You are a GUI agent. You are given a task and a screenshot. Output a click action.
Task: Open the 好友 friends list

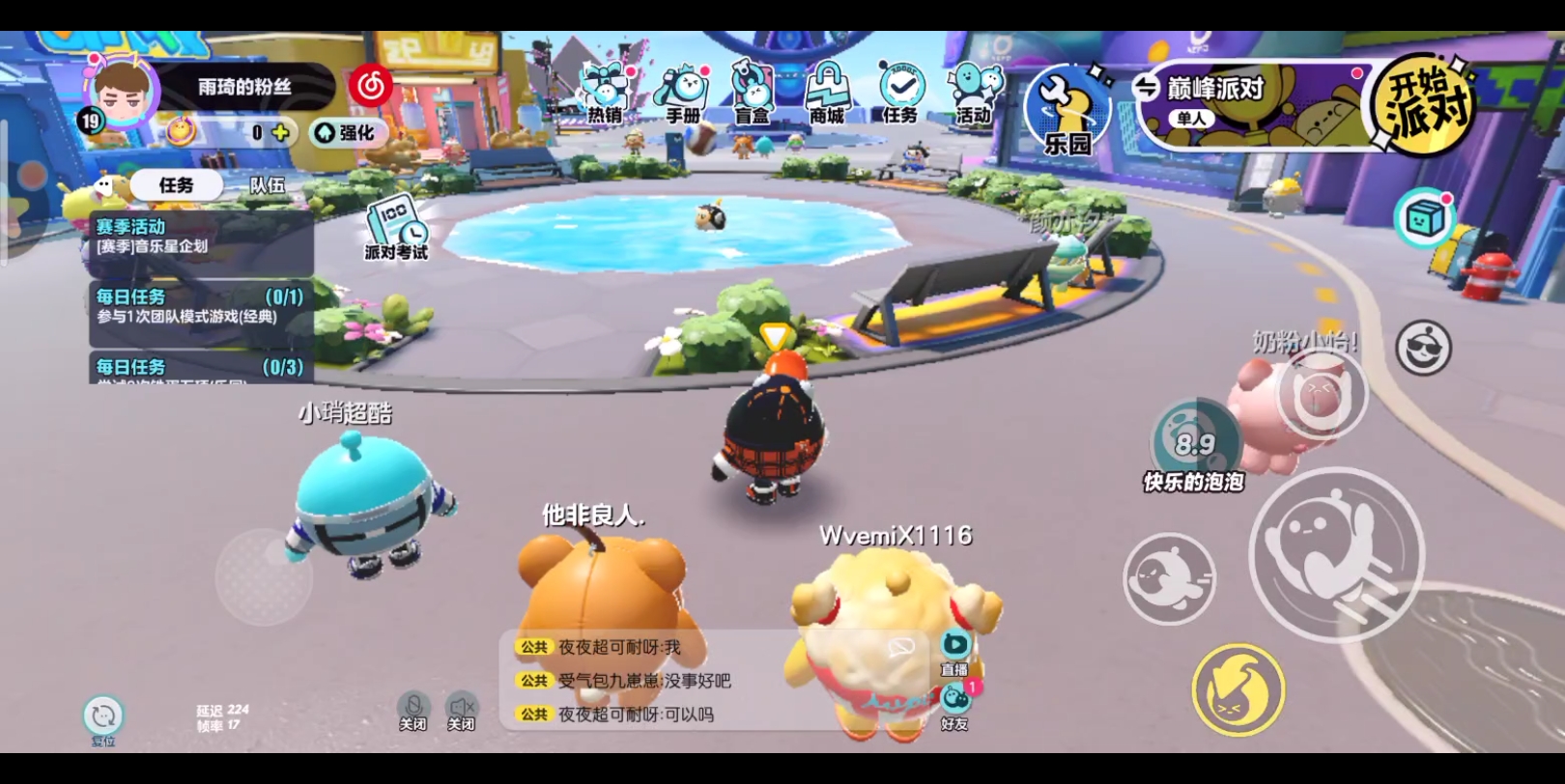(954, 706)
